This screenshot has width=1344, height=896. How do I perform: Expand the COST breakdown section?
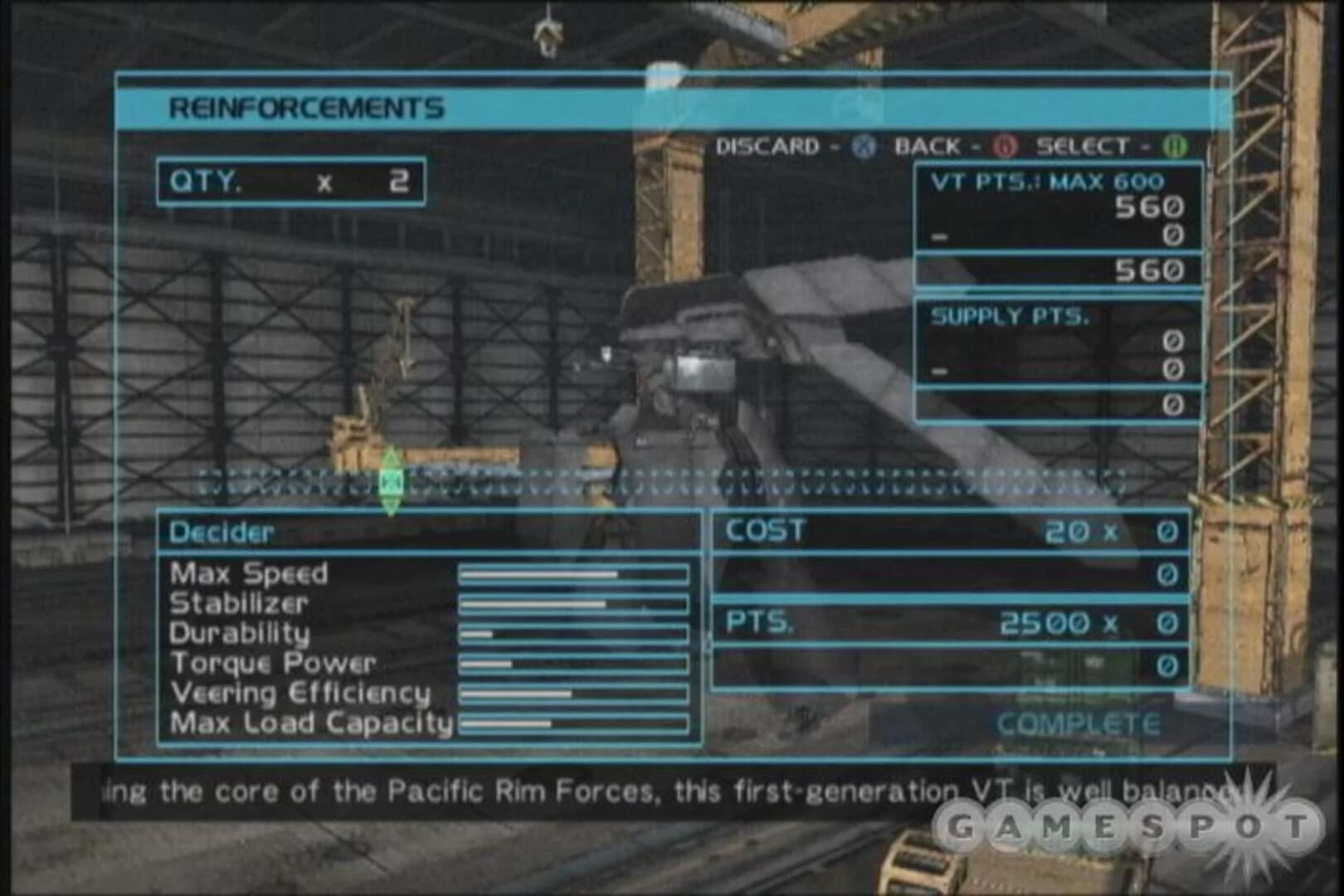point(765,531)
